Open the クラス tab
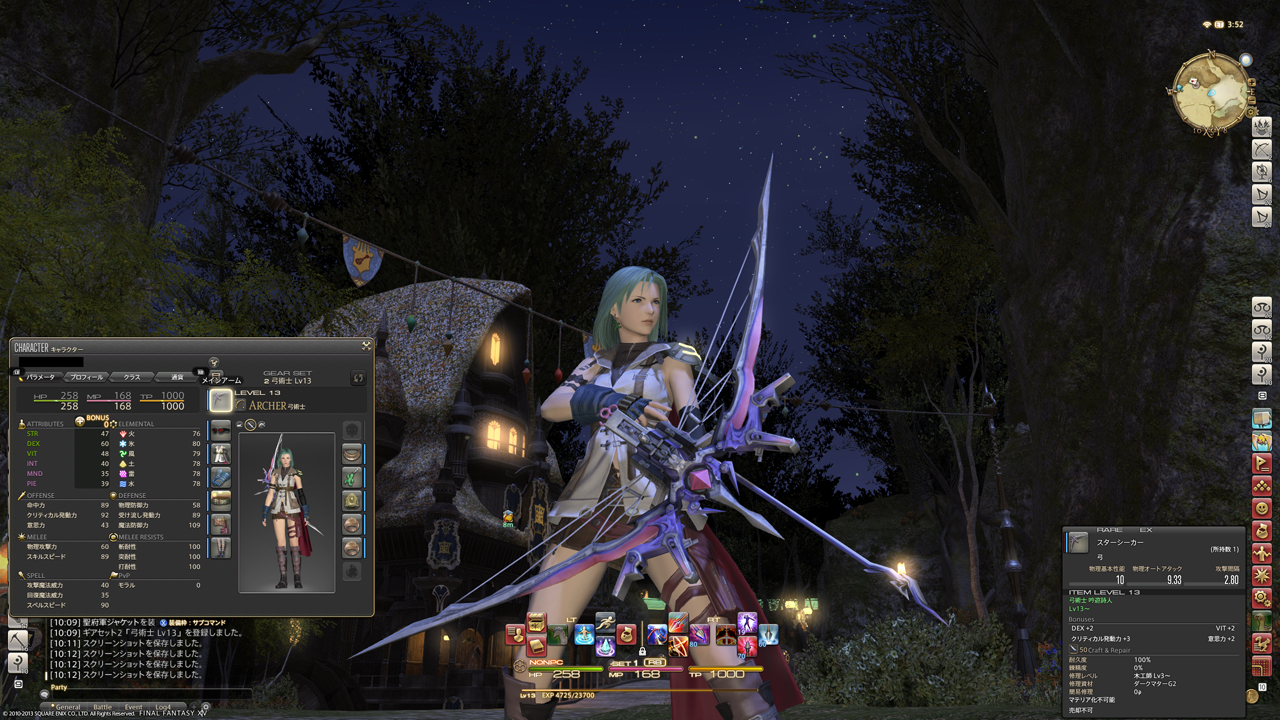The height and width of the screenshot is (720, 1280). click(131, 377)
